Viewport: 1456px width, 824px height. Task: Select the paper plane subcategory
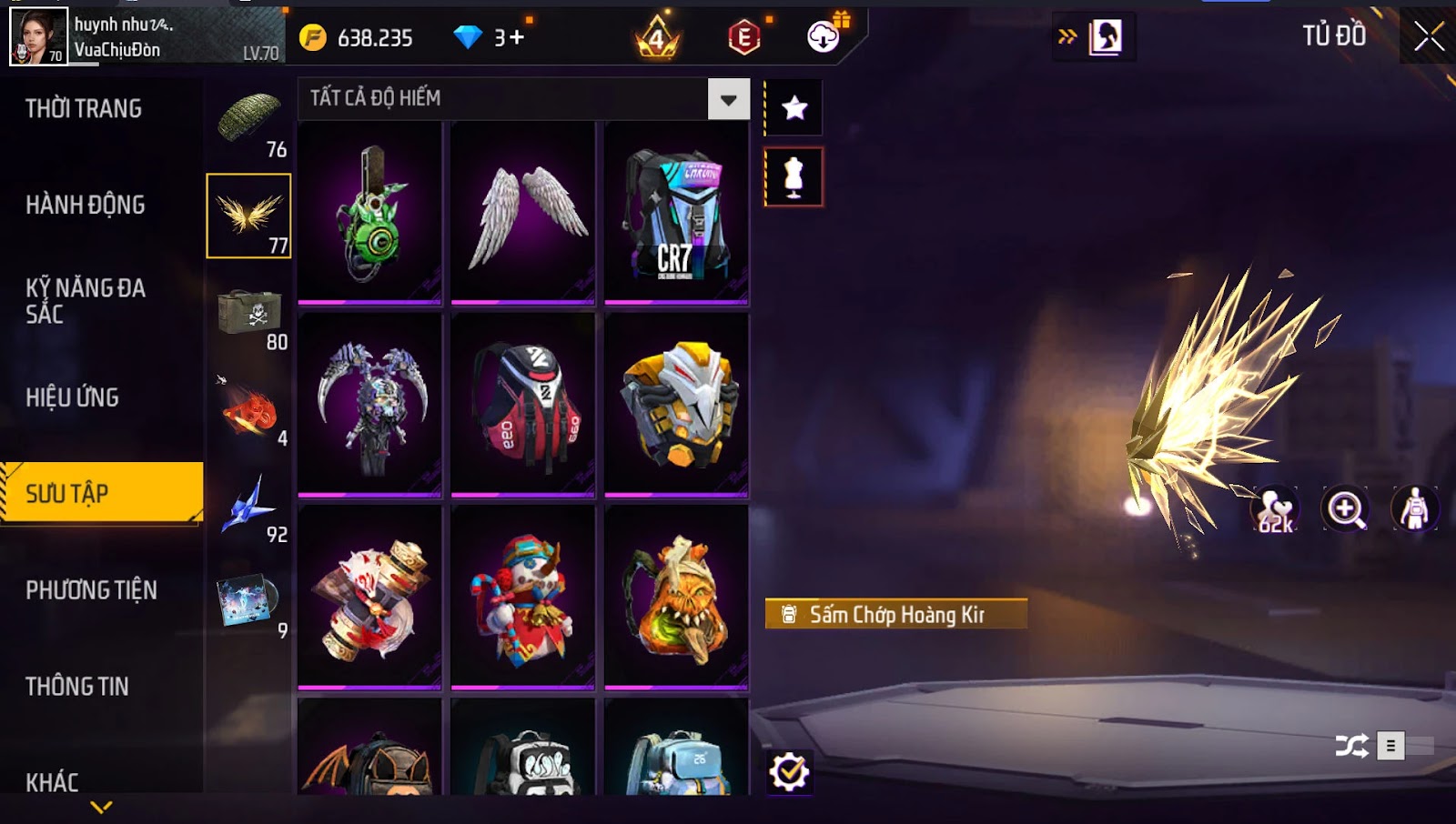pyautogui.click(x=249, y=507)
